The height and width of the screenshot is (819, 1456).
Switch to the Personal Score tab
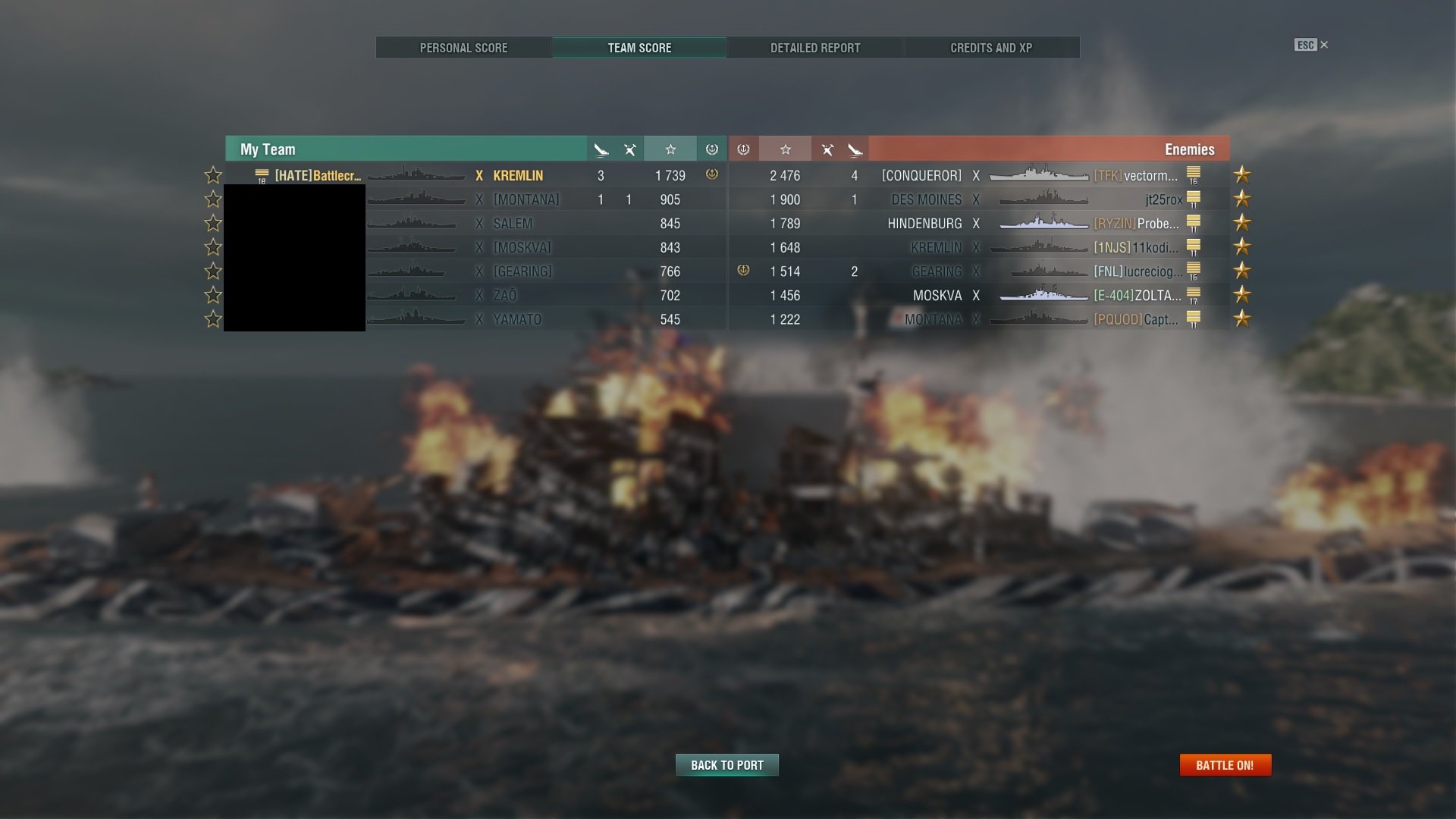[x=463, y=48]
